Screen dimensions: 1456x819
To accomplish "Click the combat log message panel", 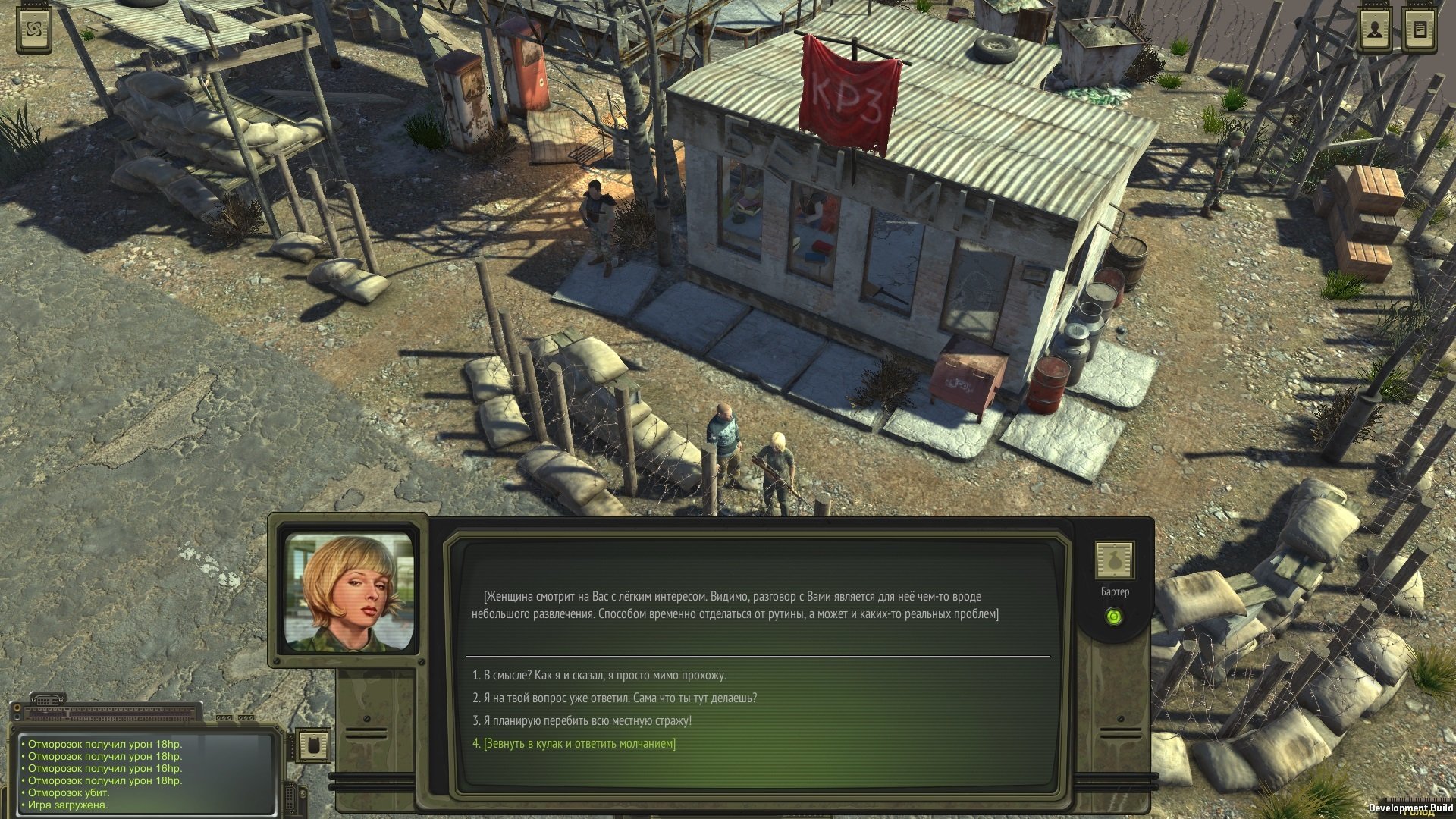I will pos(146,773).
